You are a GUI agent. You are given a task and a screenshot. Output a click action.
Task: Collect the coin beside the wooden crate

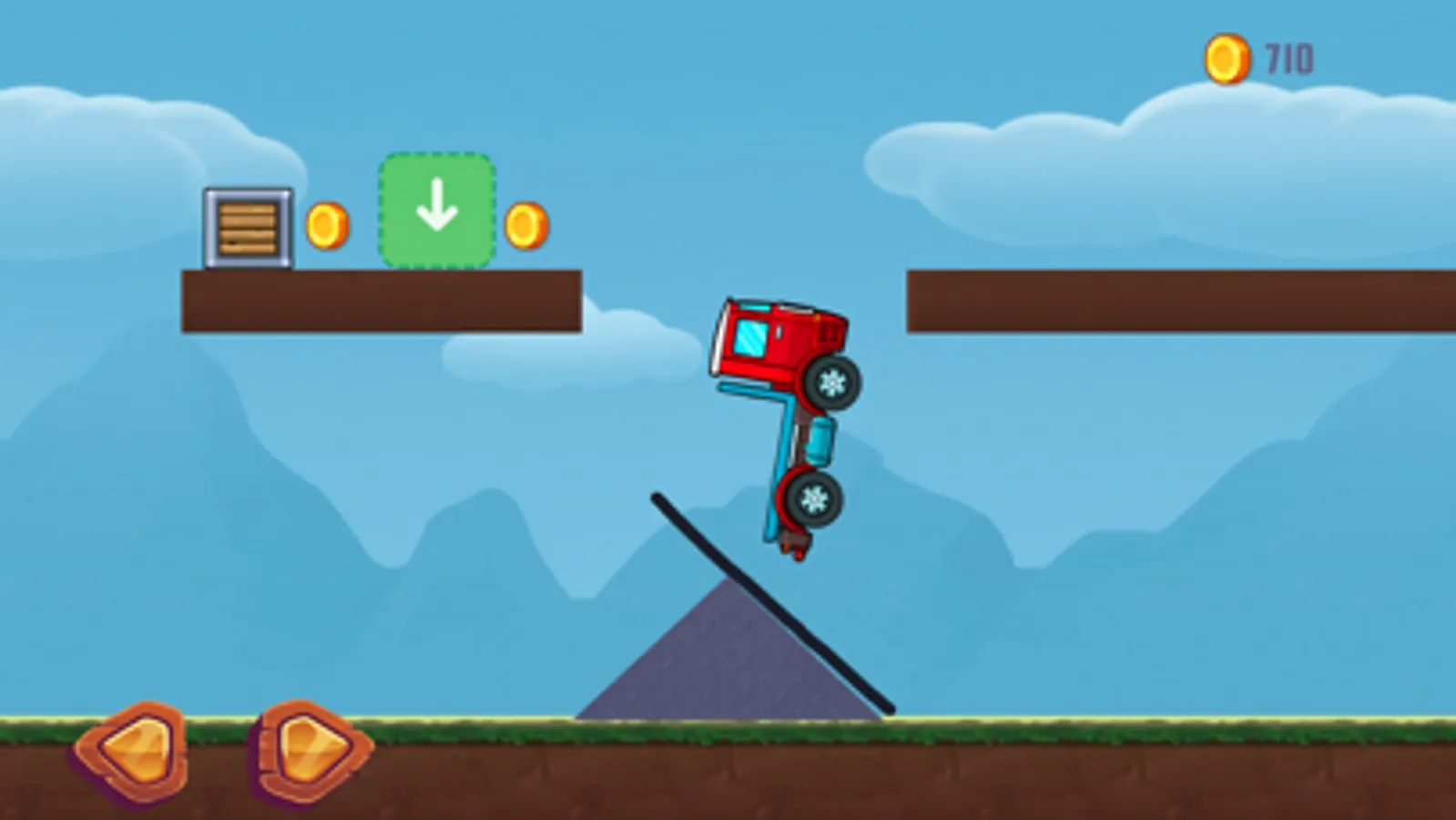pyautogui.click(x=328, y=223)
